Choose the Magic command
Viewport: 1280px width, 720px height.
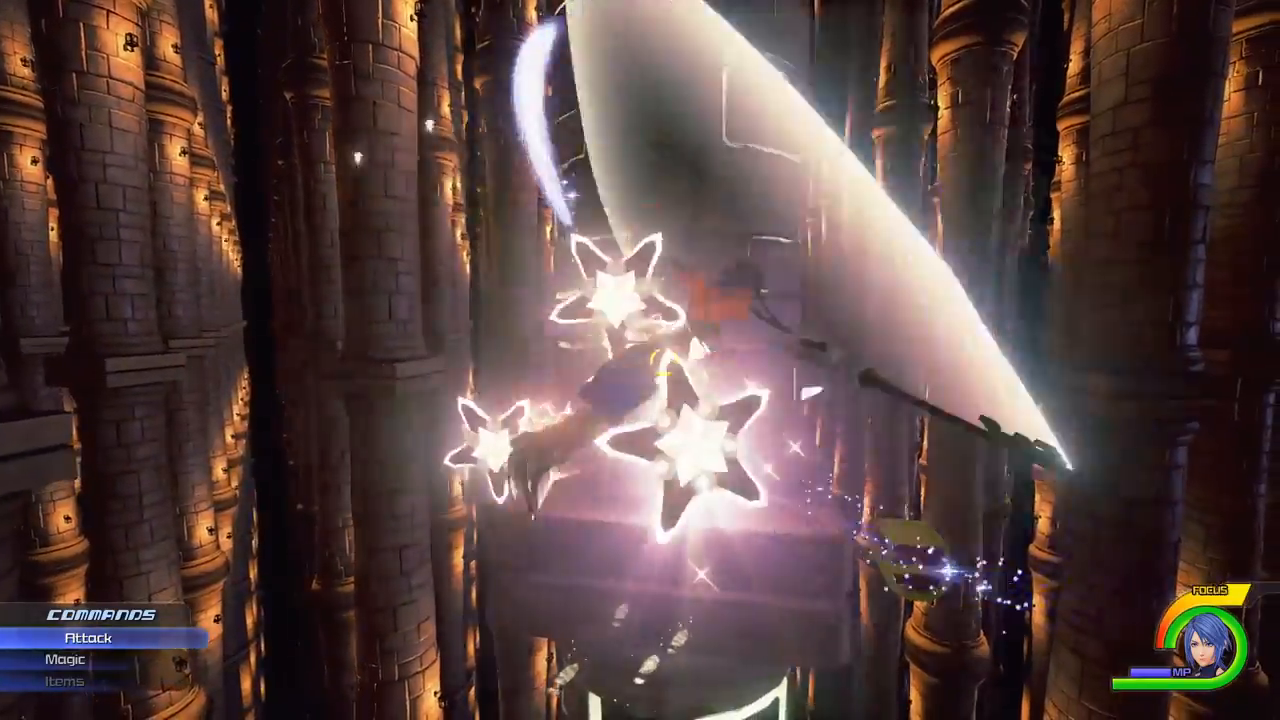65,660
